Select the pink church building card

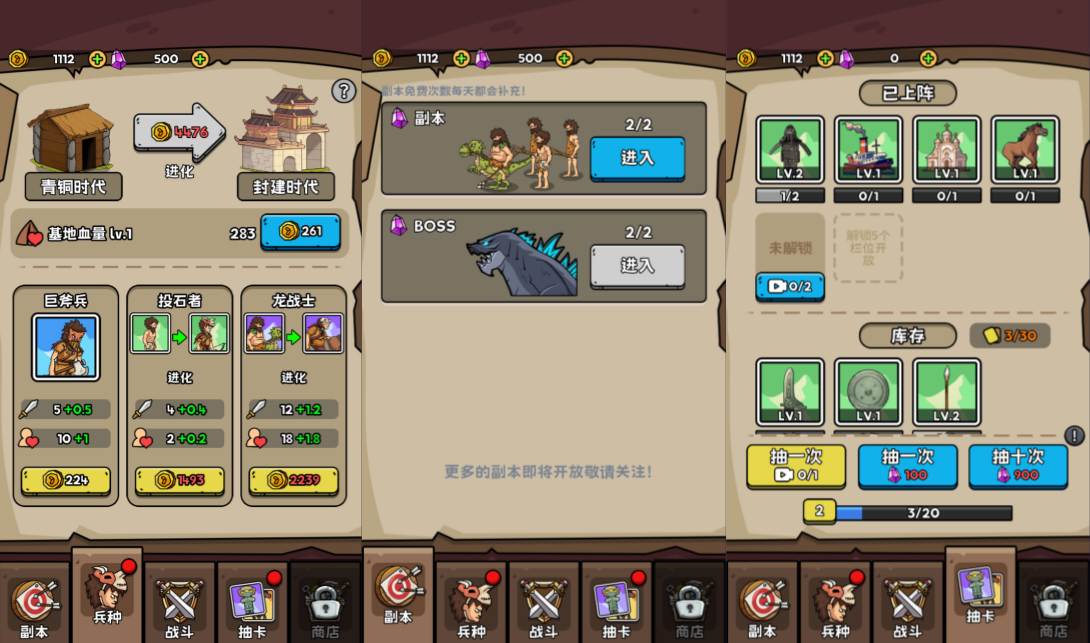coord(946,150)
